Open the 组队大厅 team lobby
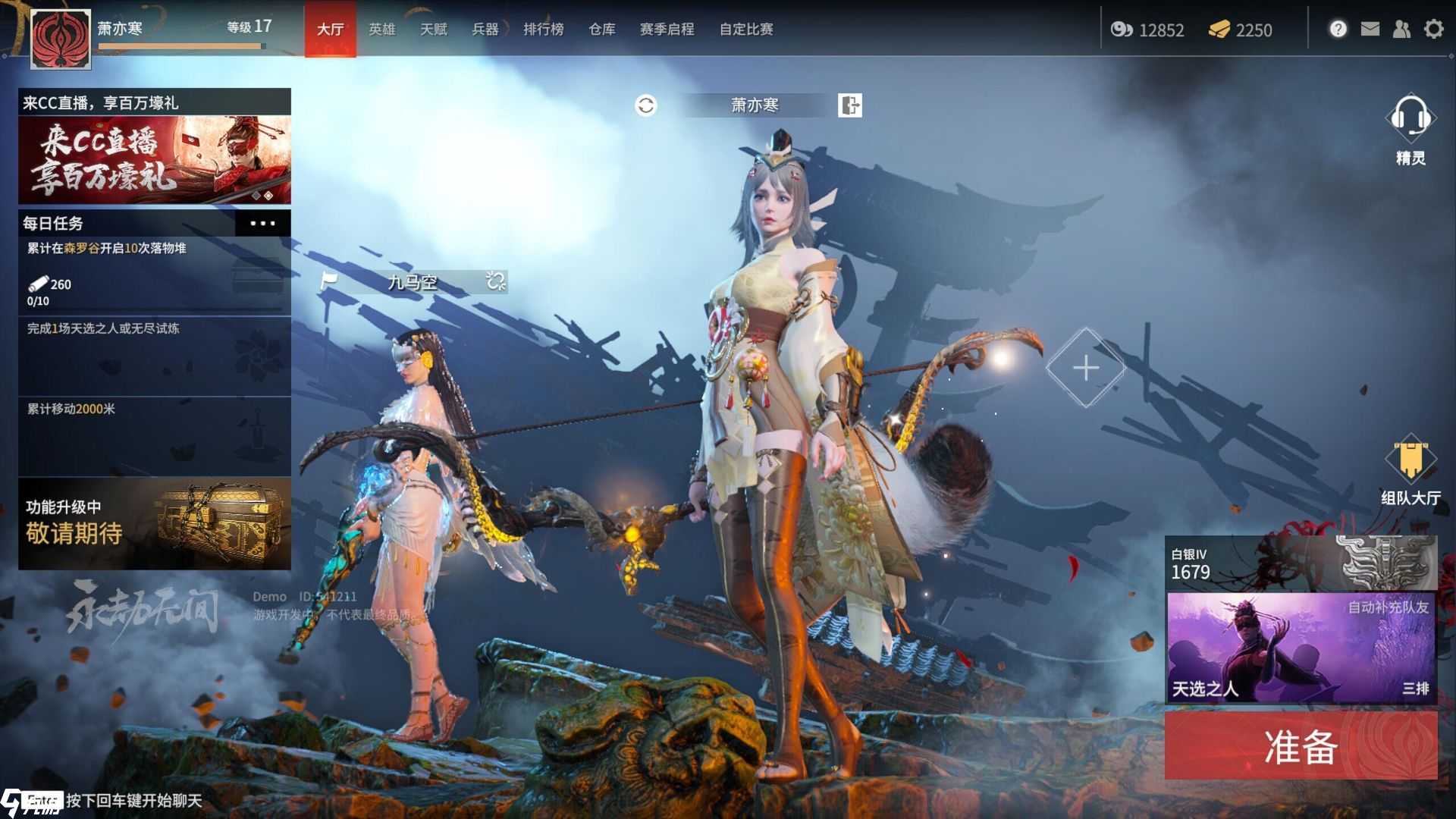Viewport: 1456px width, 819px height. pos(1410,470)
